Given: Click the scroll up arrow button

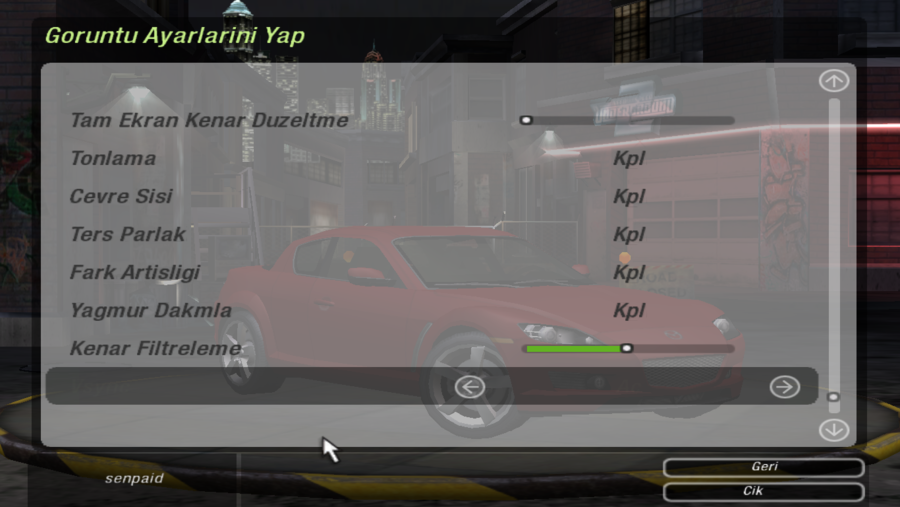Looking at the screenshot, I should pyautogui.click(x=833, y=81).
